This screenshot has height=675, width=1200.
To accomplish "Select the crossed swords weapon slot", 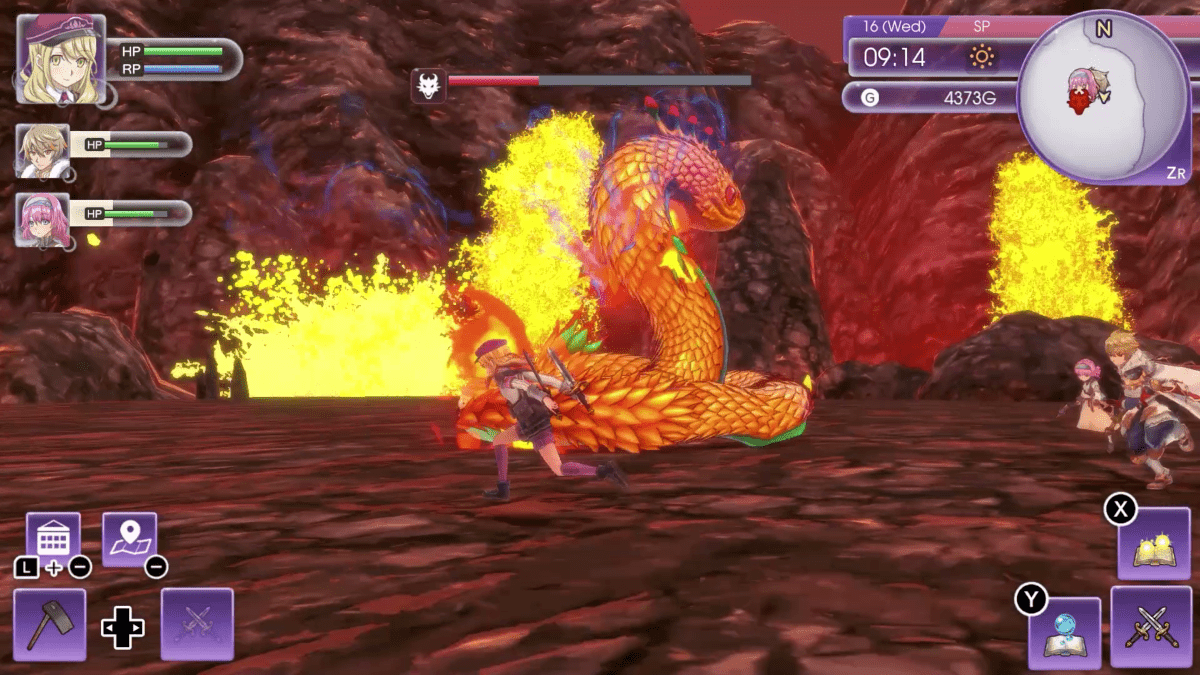I will click(1151, 627).
